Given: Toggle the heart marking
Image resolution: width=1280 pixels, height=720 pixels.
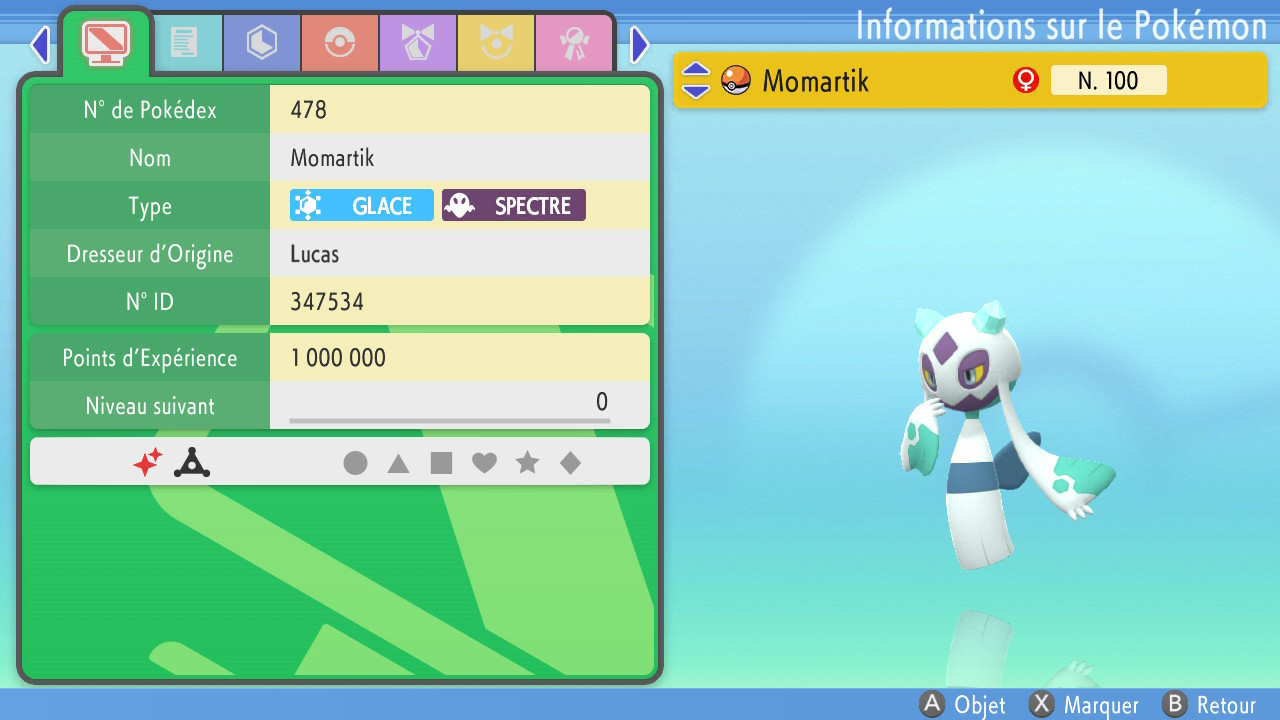Looking at the screenshot, I should tap(485, 462).
